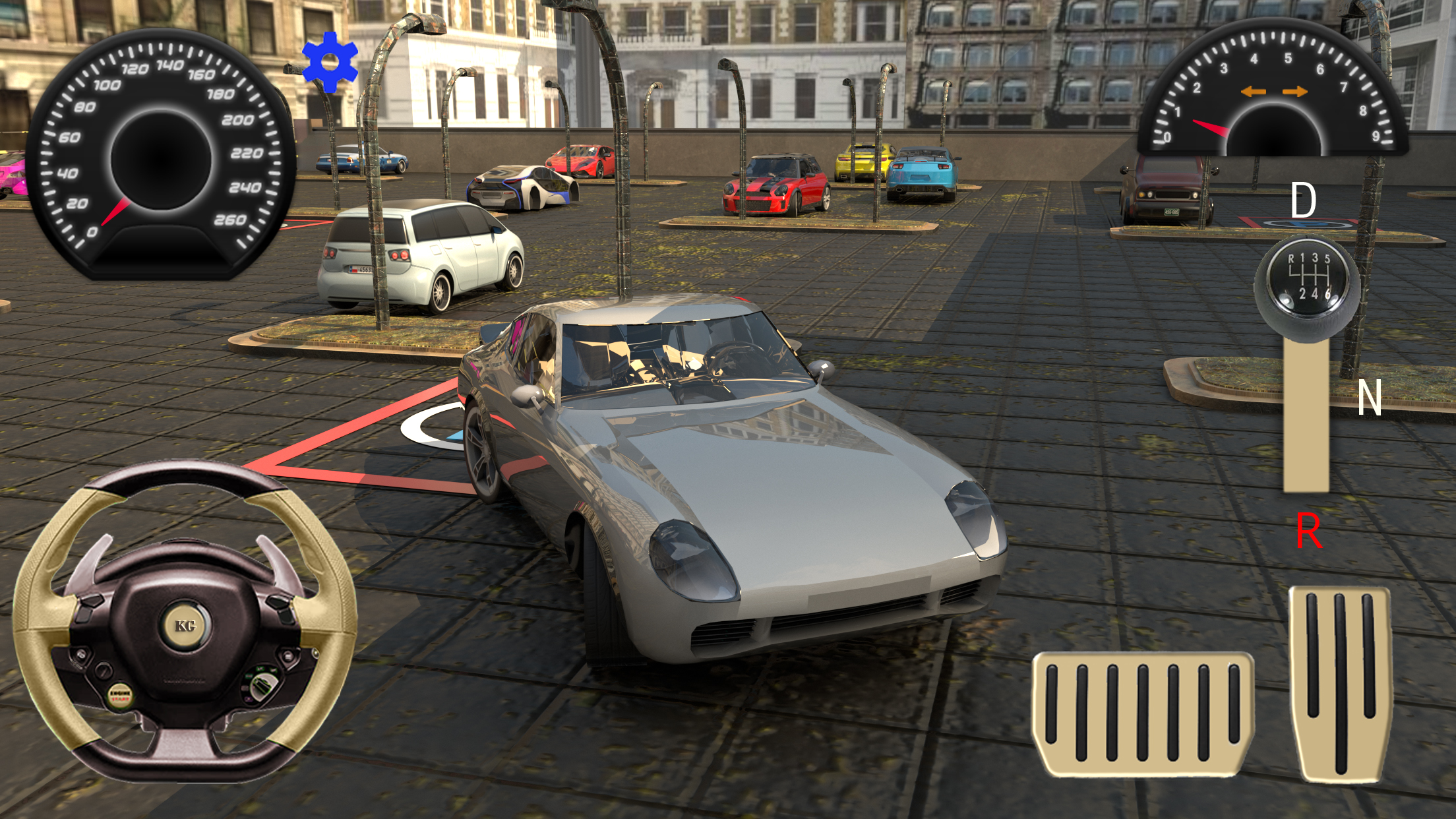The height and width of the screenshot is (819, 1456).
Task: Shift into Drive with the D label
Action: tap(1303, 200)
